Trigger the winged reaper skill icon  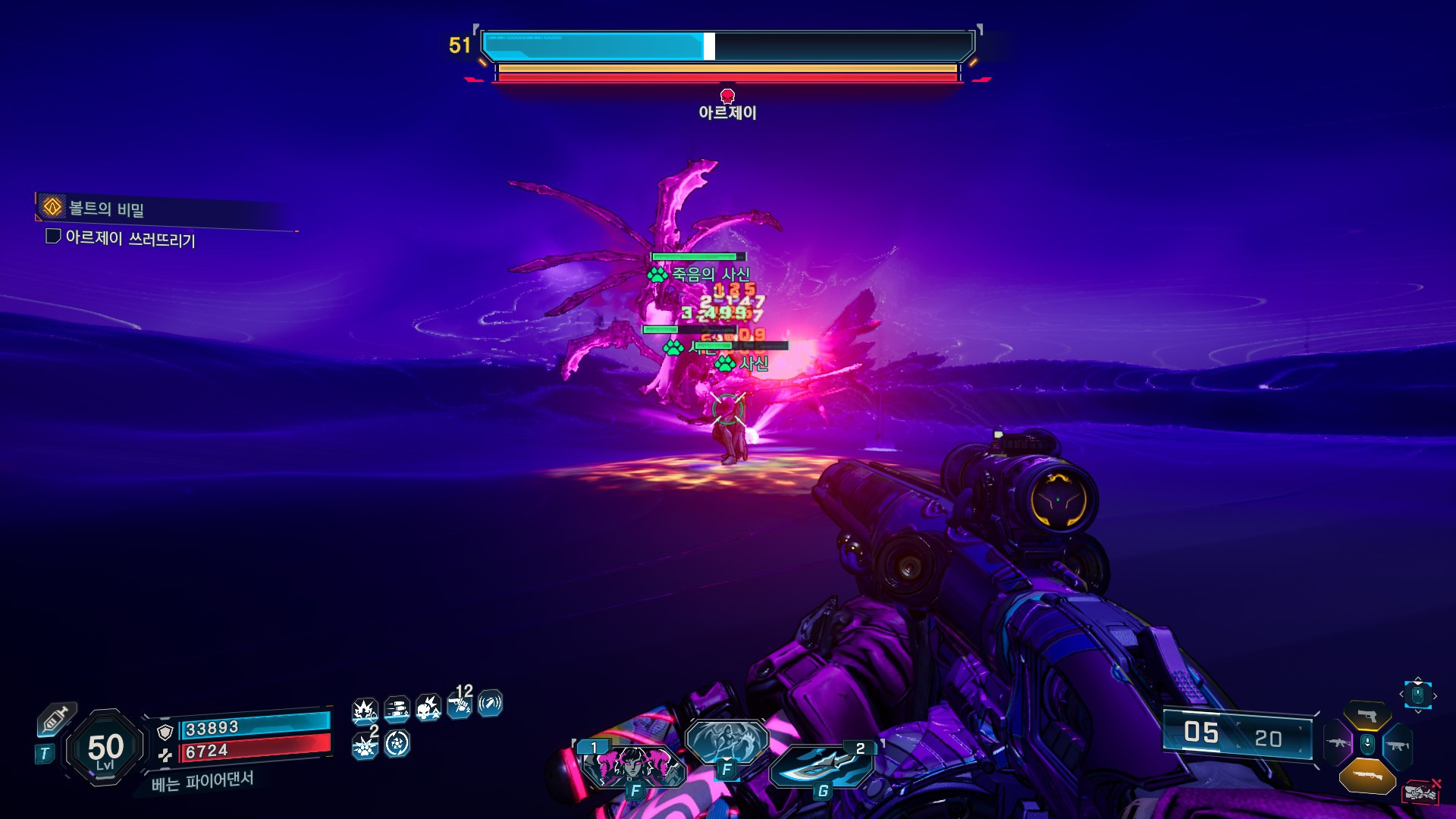pyautogui.click(x=726, y=740)
